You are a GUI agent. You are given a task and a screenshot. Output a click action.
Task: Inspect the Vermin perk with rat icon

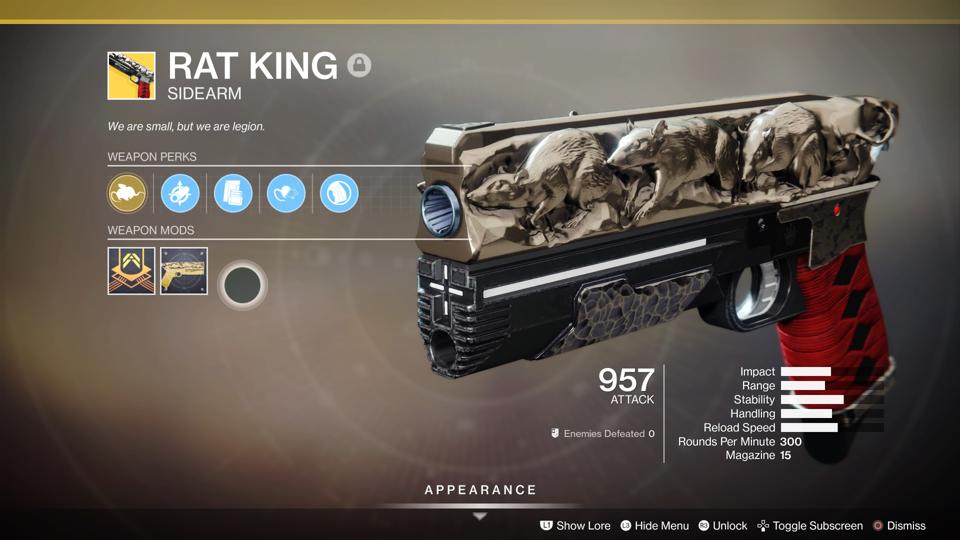[286, 193]
